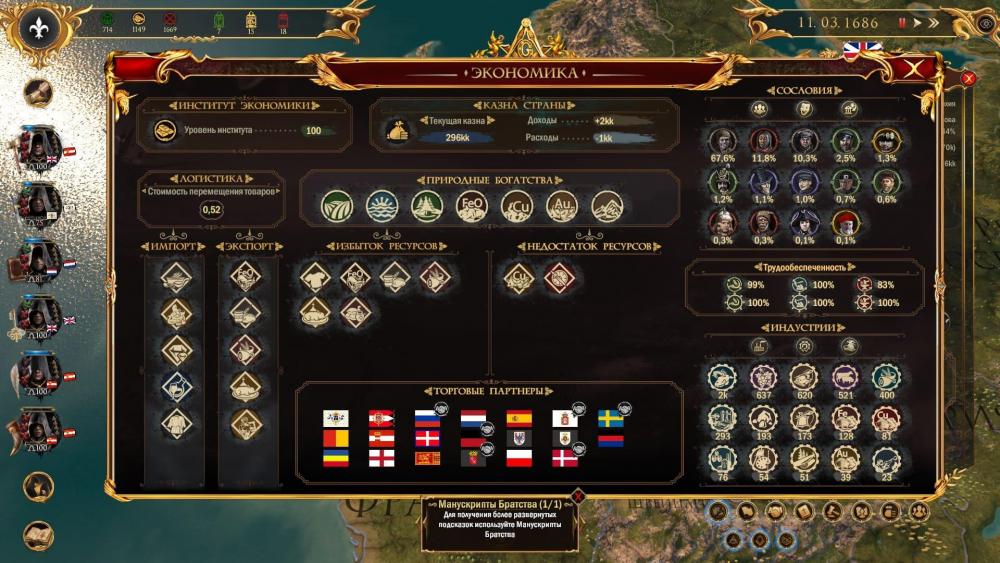Close the Economy window with the large X
This screenshot has height=563, width=1000.
911,69
